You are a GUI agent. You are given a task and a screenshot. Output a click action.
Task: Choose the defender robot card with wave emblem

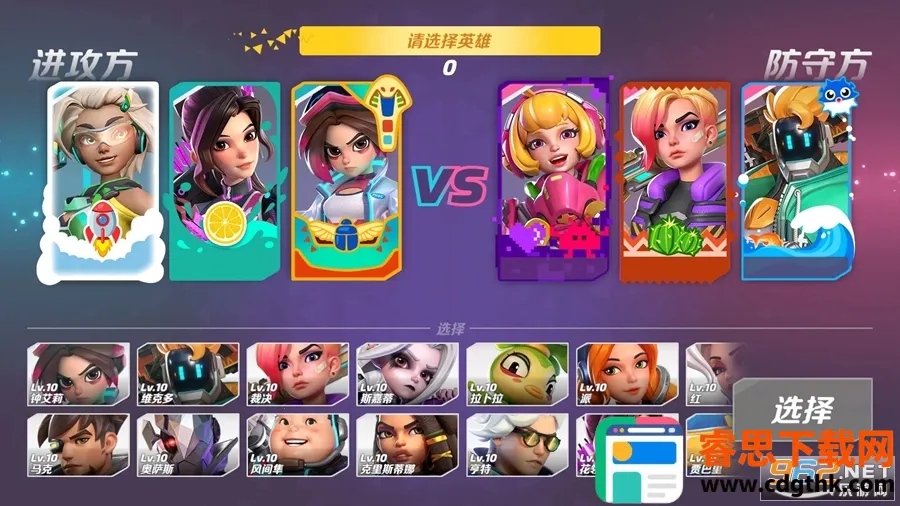point(793,180)
